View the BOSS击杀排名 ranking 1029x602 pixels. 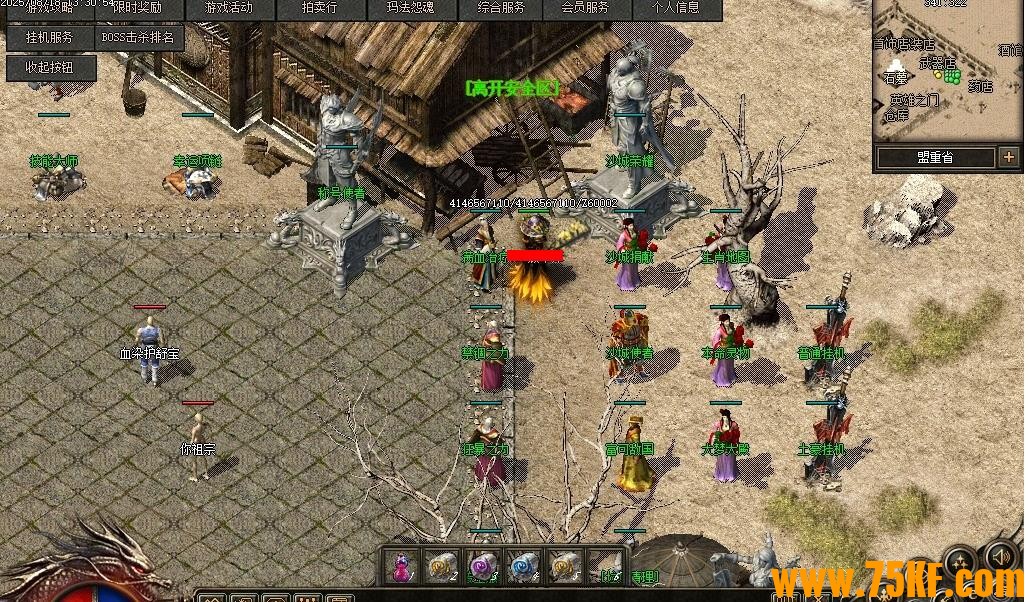[138, 38]
